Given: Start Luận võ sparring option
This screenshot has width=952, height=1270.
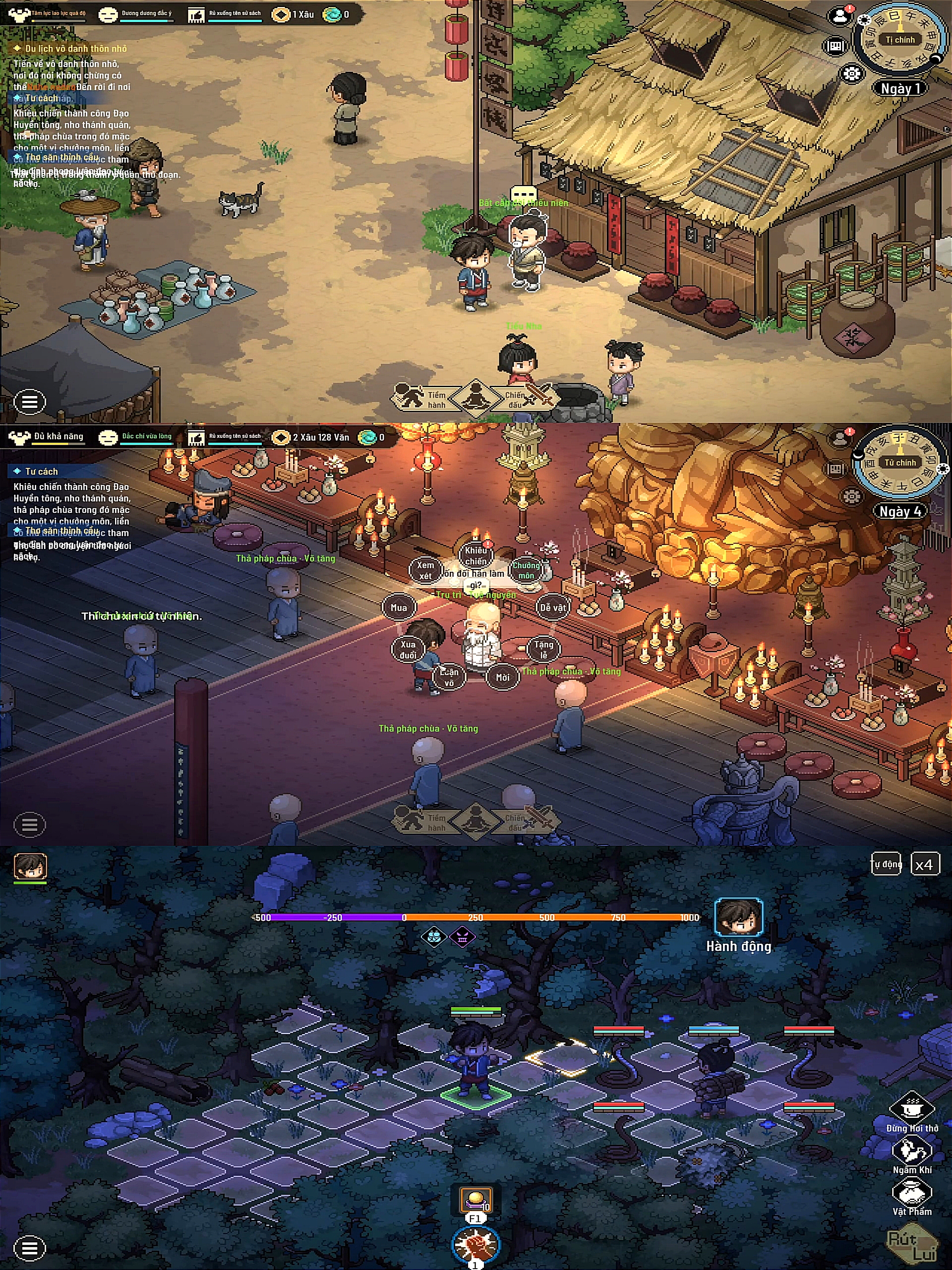Looking at the screenshot, I should point(449,677).
